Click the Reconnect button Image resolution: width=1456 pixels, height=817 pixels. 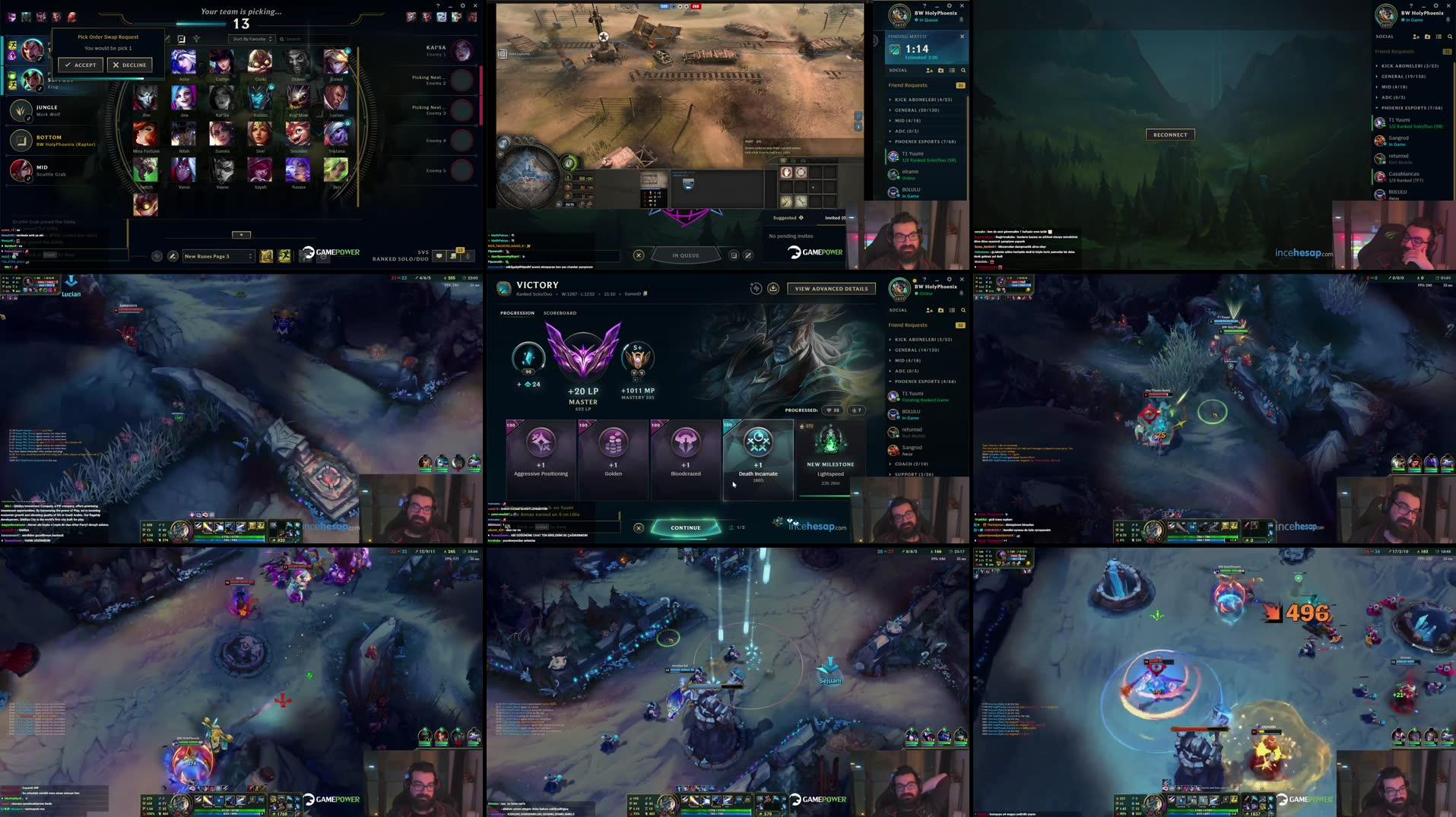(x=1169, y=134)
